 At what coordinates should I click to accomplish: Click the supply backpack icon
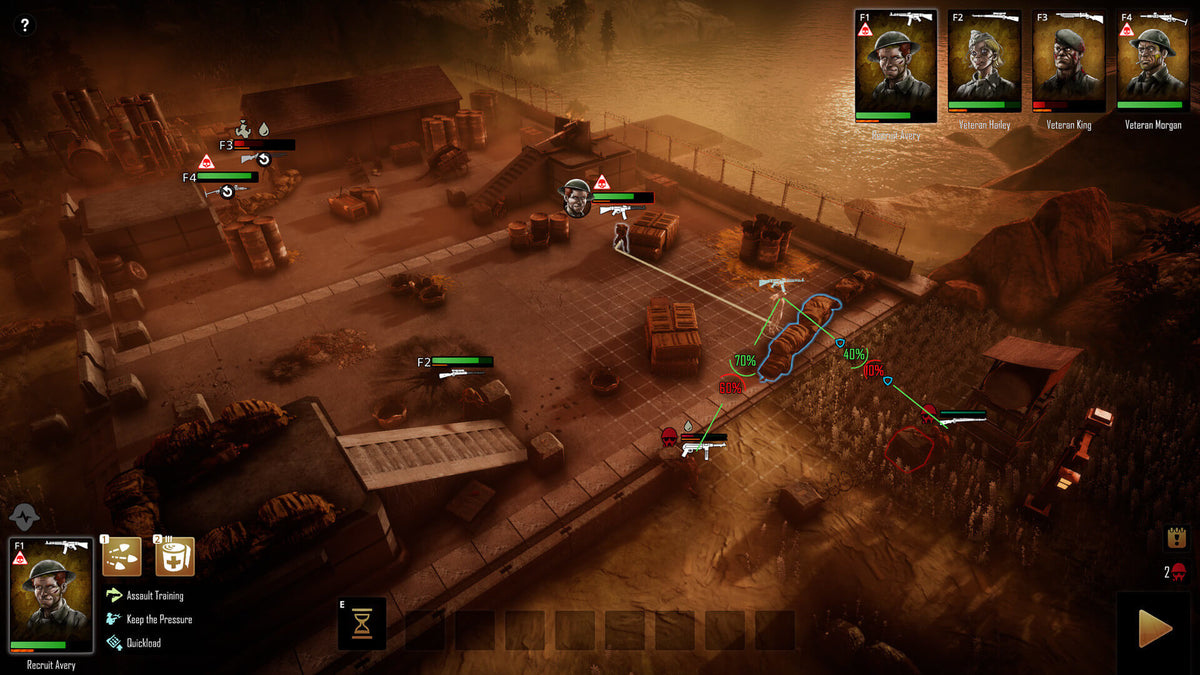pyautogui.click(x=1176, y=537)
